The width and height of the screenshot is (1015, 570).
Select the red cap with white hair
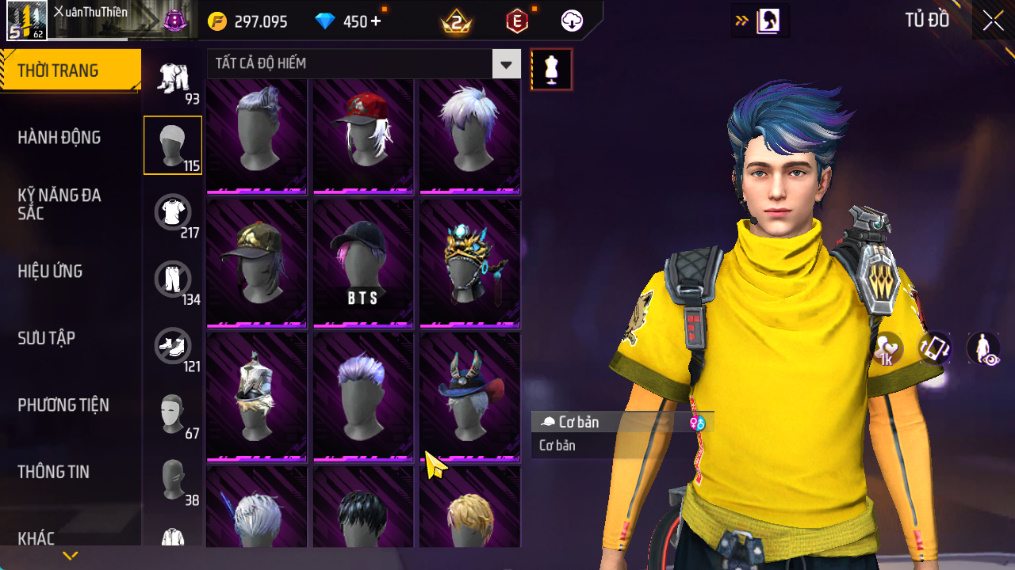[363, 133]
